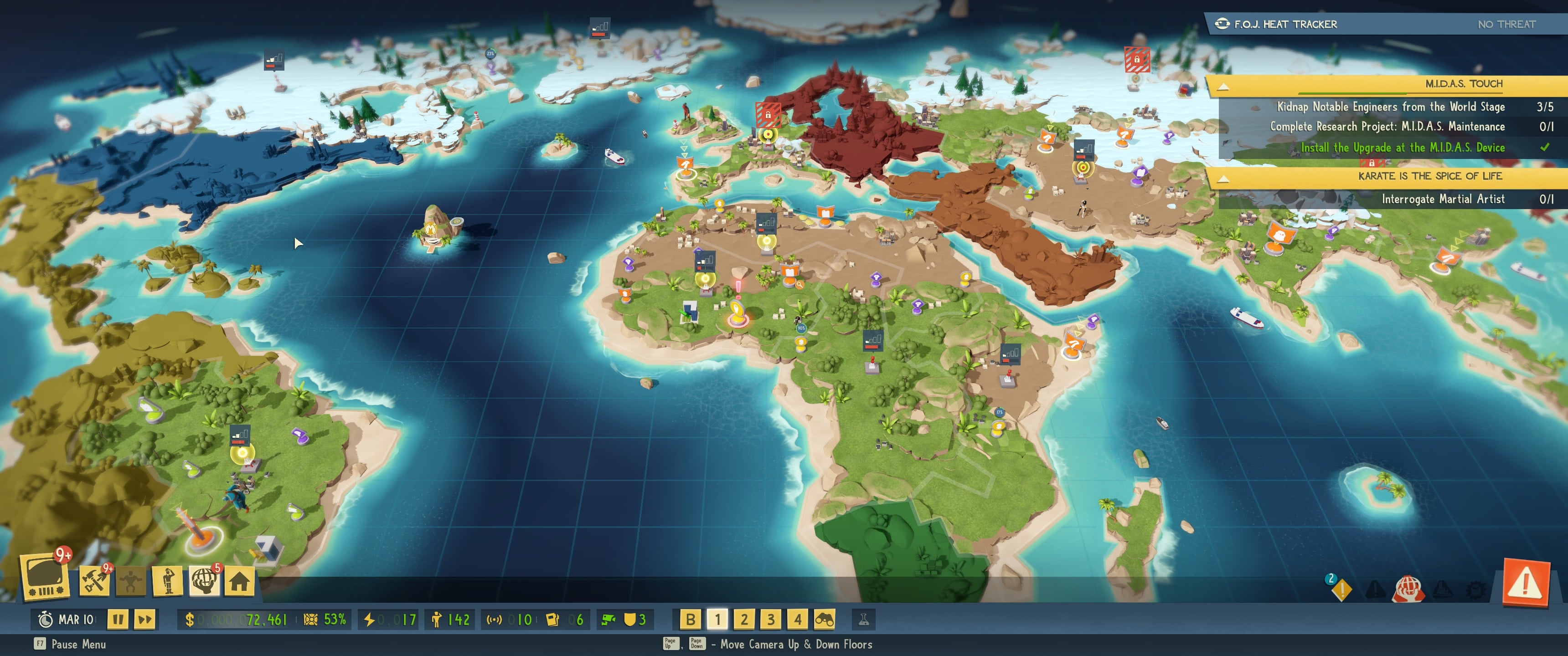Open the yellow diamond notification alert
The image size is (1568, 656).
tap(1341, 589)
